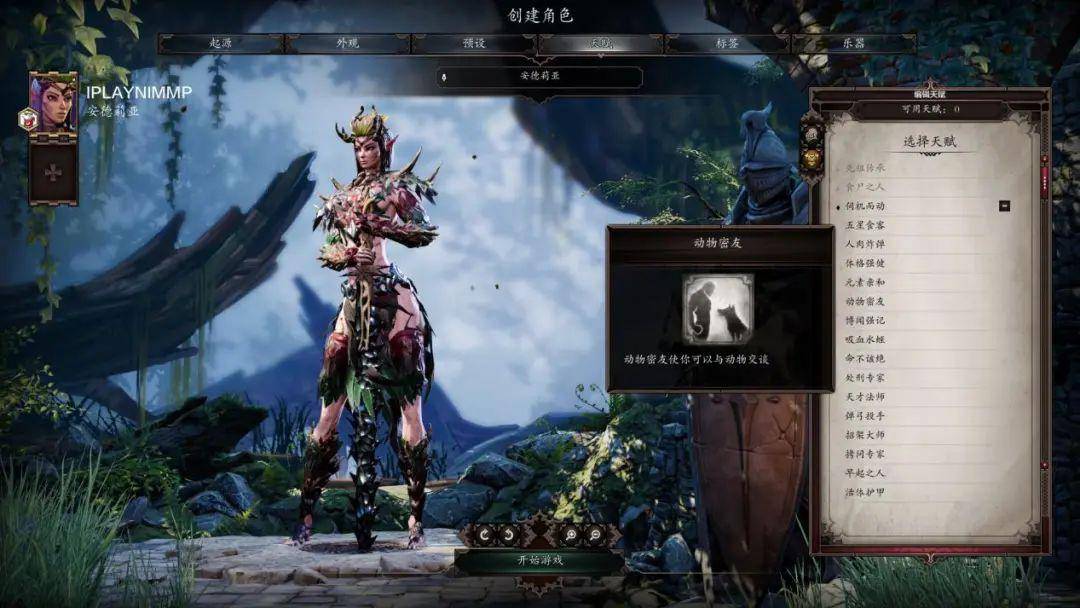The width and height of the screenshot is (1080, 608).
Task: Select the 预设 preset tab
Action: [x=474, y=44]
